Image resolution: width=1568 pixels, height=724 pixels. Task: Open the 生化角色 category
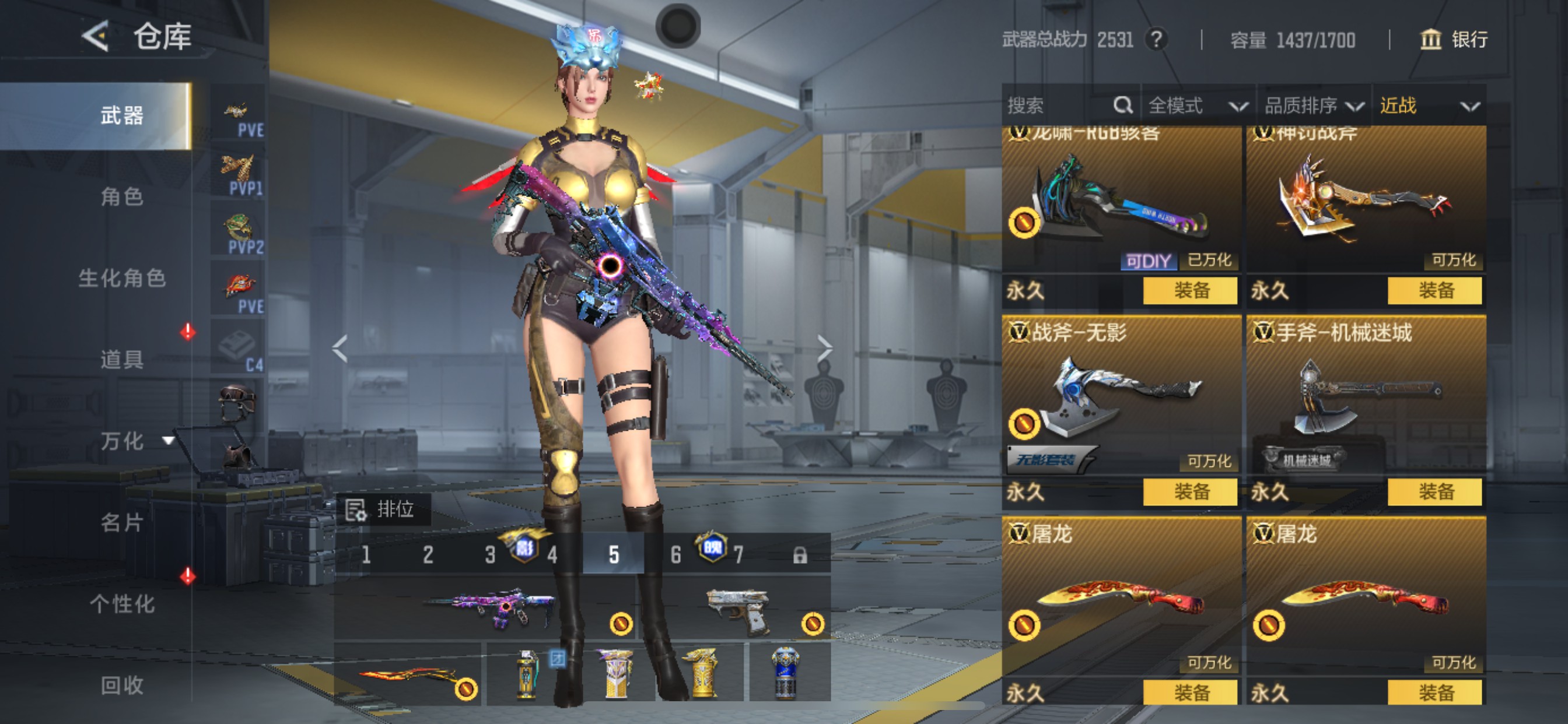pyautogui.click(x=122, y=278)
